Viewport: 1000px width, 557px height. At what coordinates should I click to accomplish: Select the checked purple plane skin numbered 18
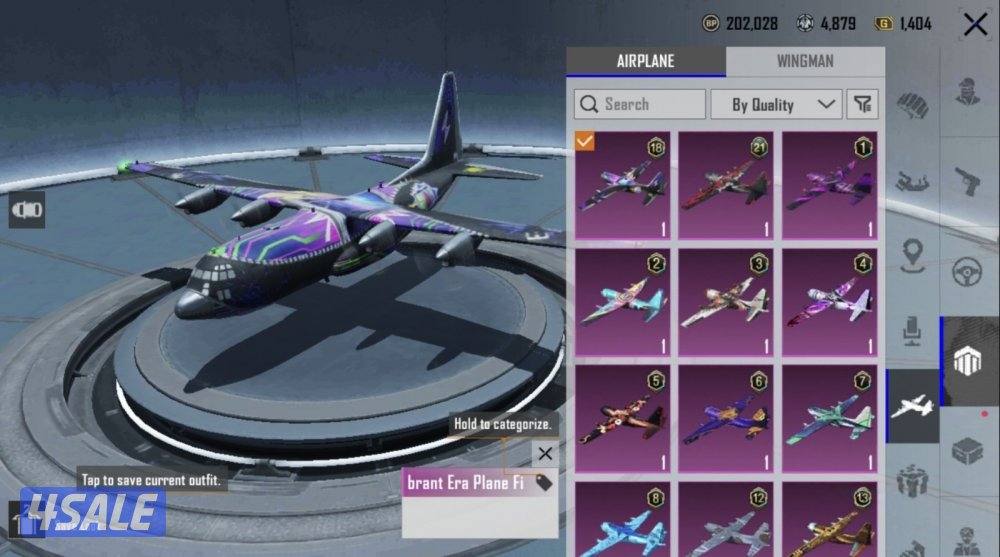tap(623, 186)
